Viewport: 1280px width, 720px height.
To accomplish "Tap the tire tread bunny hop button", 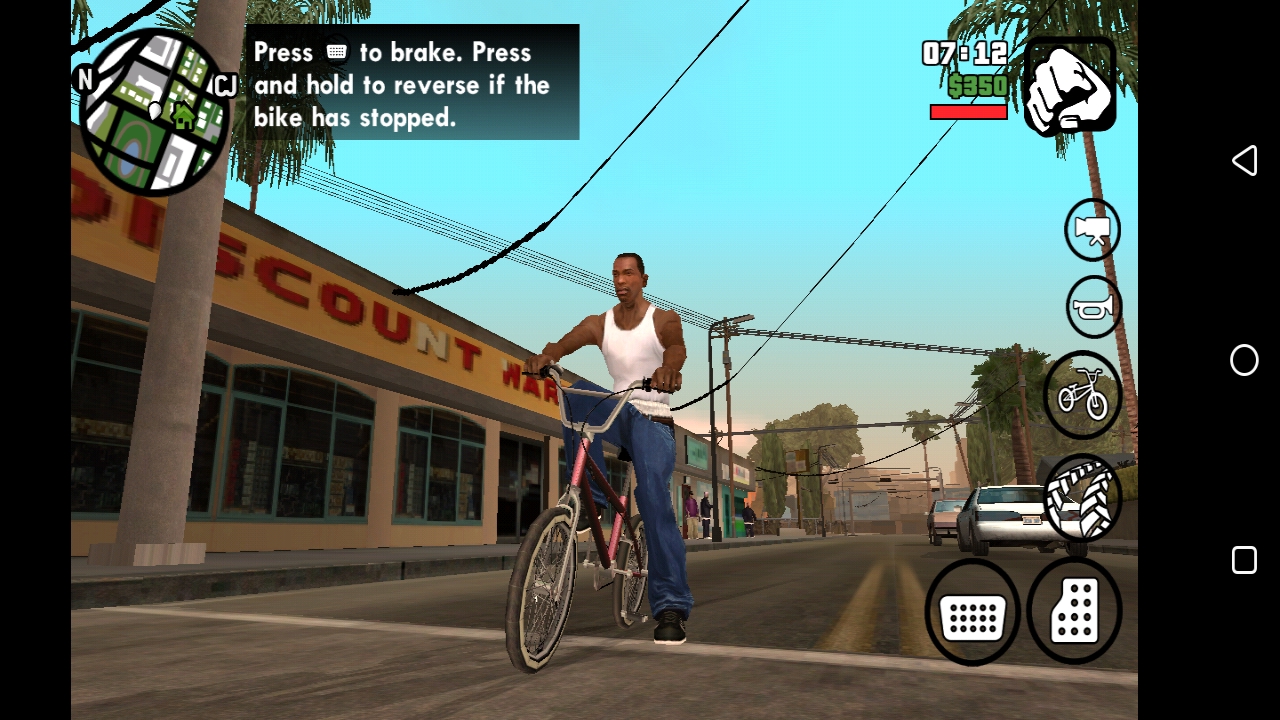I will coord(1082,497).
